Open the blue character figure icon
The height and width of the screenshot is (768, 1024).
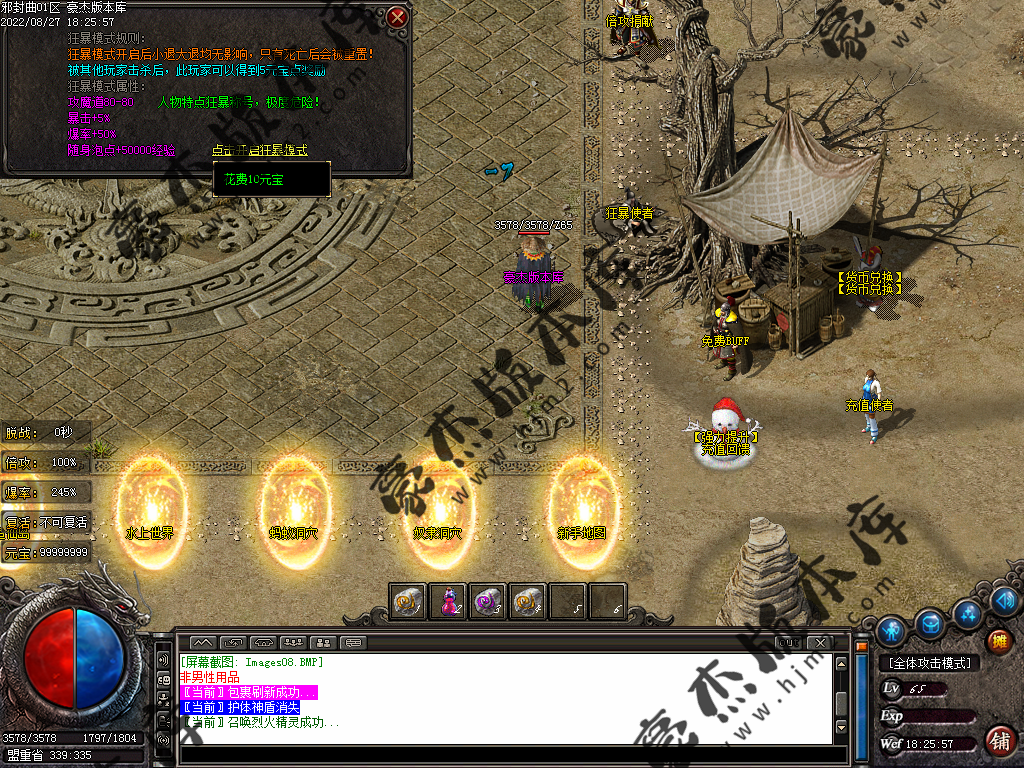891,630
